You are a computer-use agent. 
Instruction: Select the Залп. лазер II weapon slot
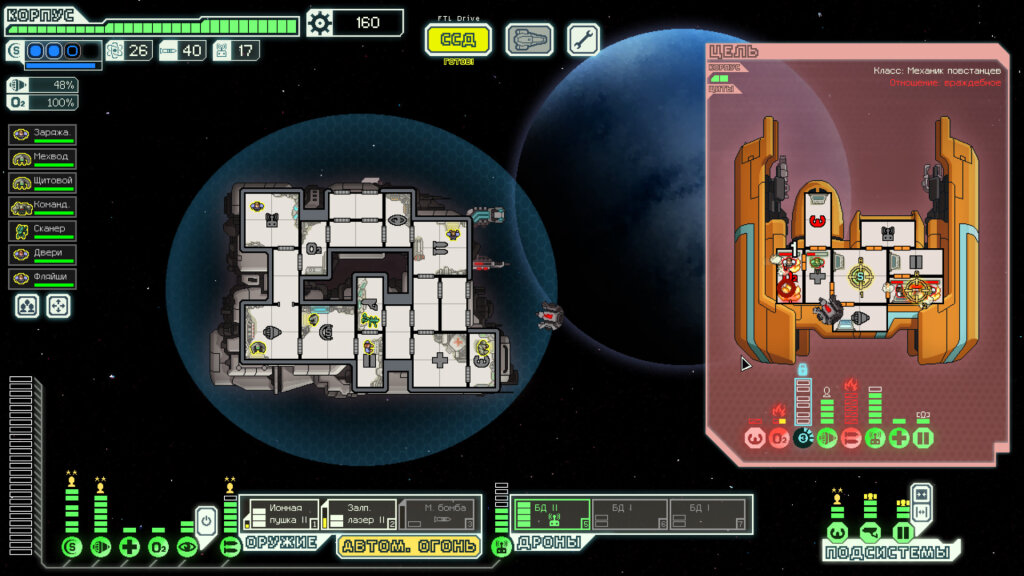point(361,514)
